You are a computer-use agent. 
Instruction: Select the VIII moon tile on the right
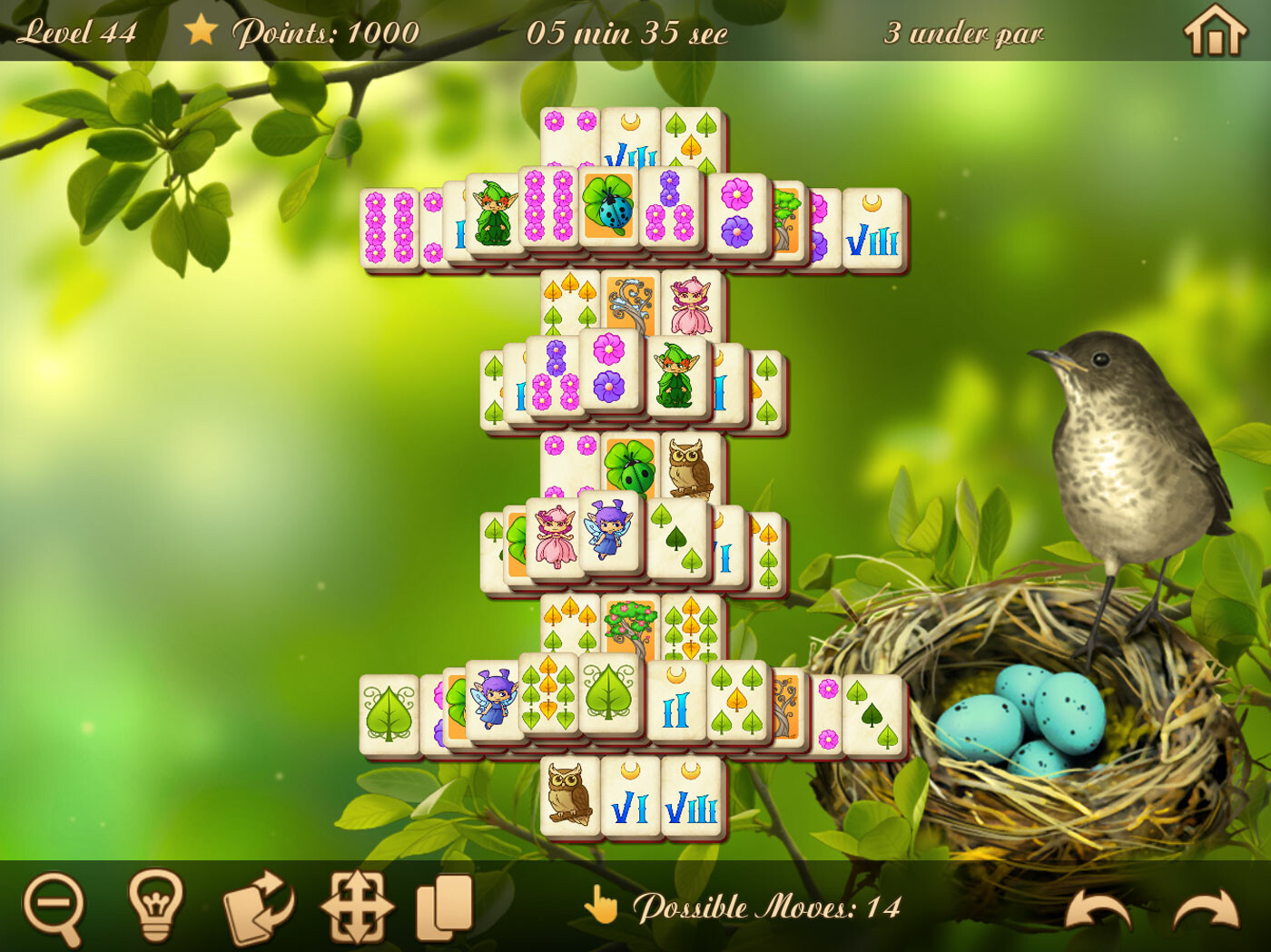pos(873,229)
